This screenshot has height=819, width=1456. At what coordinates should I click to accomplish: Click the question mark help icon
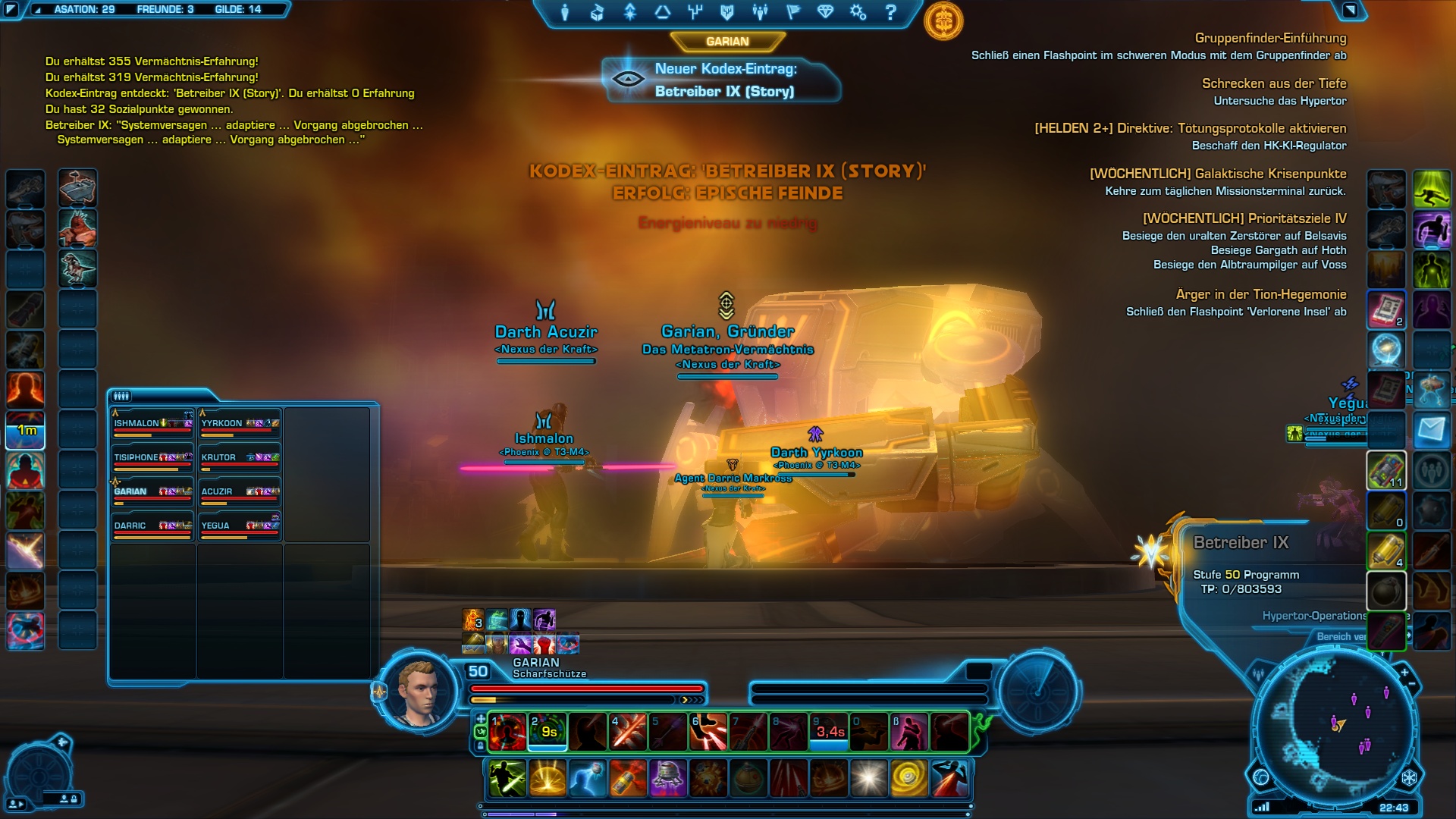pyautogui.click(x=891, y=12)
